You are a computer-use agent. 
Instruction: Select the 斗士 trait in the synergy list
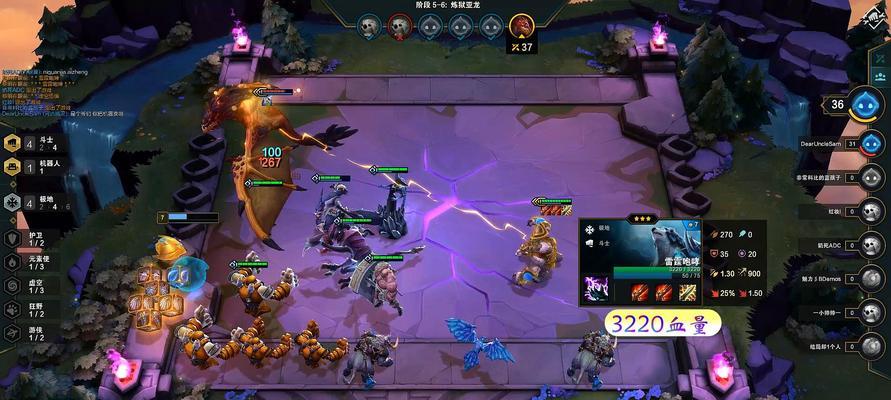click(x=30, y=144)
